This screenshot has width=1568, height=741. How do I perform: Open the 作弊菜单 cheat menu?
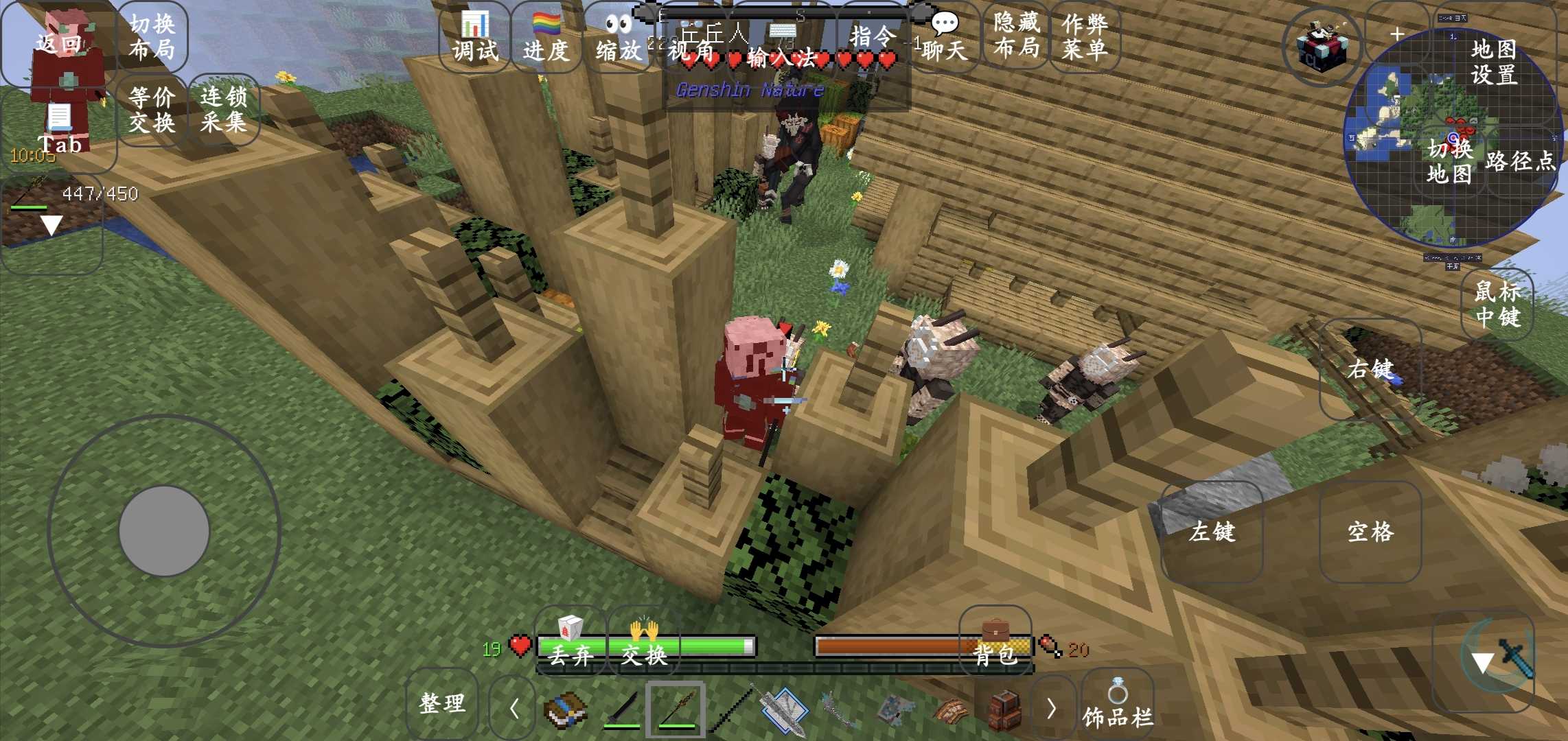coord(1085,37)
